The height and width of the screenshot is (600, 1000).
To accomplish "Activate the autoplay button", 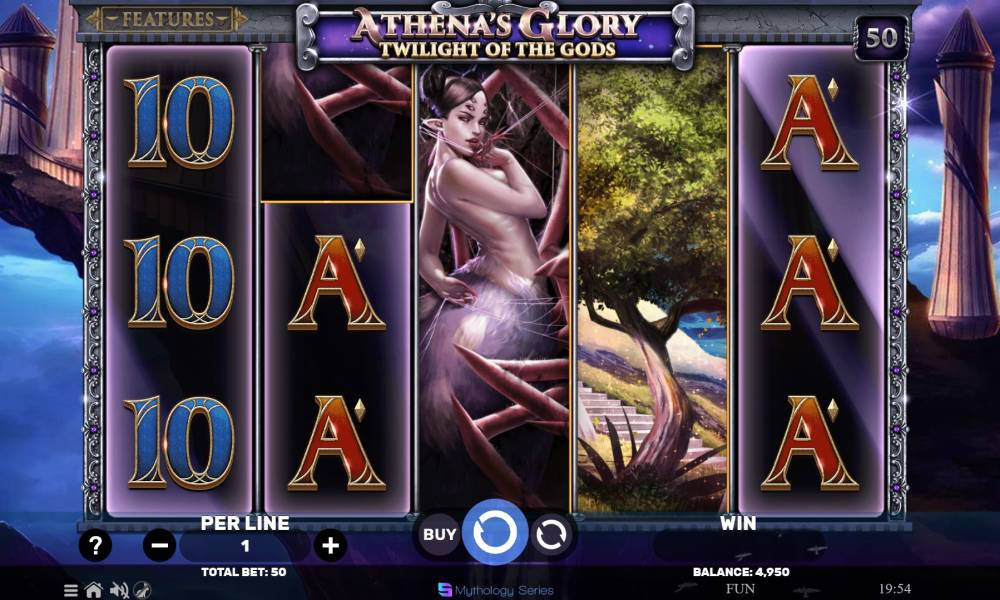I will coord(550,536).
